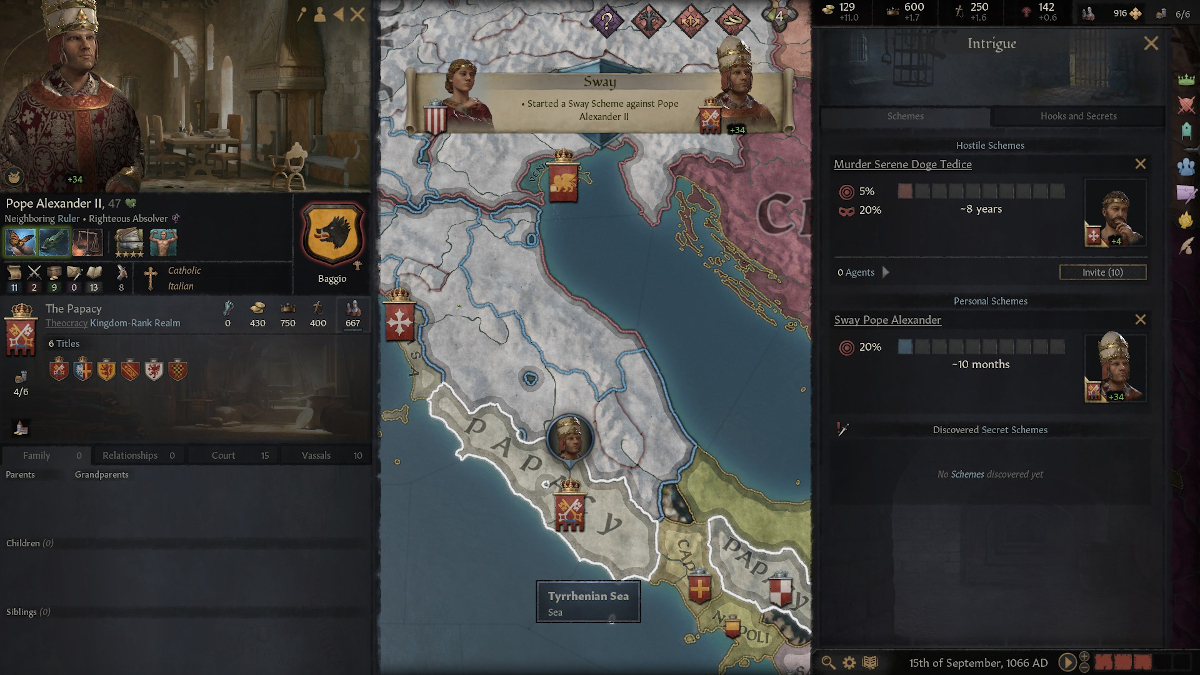Open the magnifying glass search
Screen dimensions: 1200x675
click(x=828, y=662)
